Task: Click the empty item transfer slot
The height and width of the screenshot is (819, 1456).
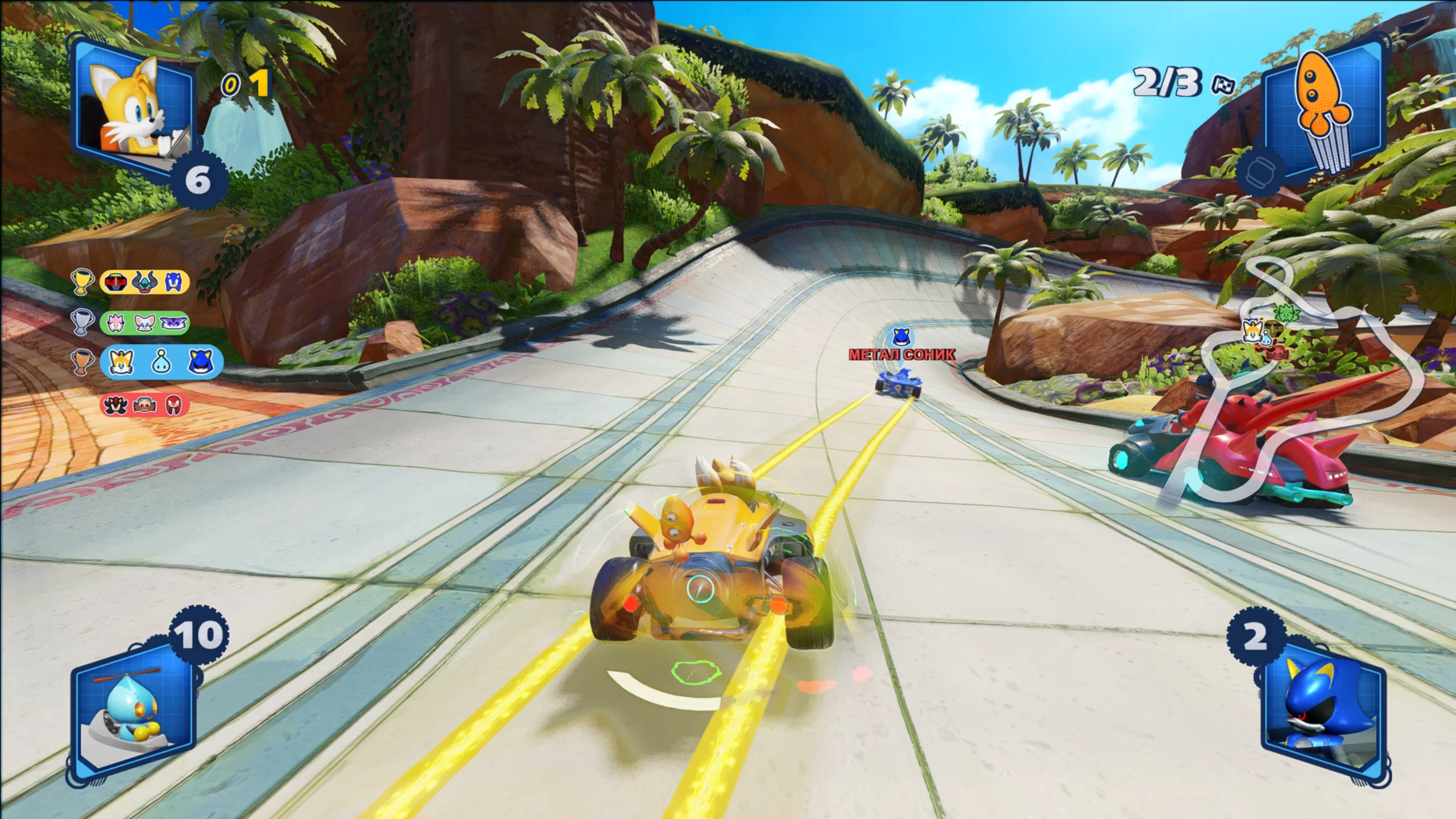Action: coord(1260,173)
